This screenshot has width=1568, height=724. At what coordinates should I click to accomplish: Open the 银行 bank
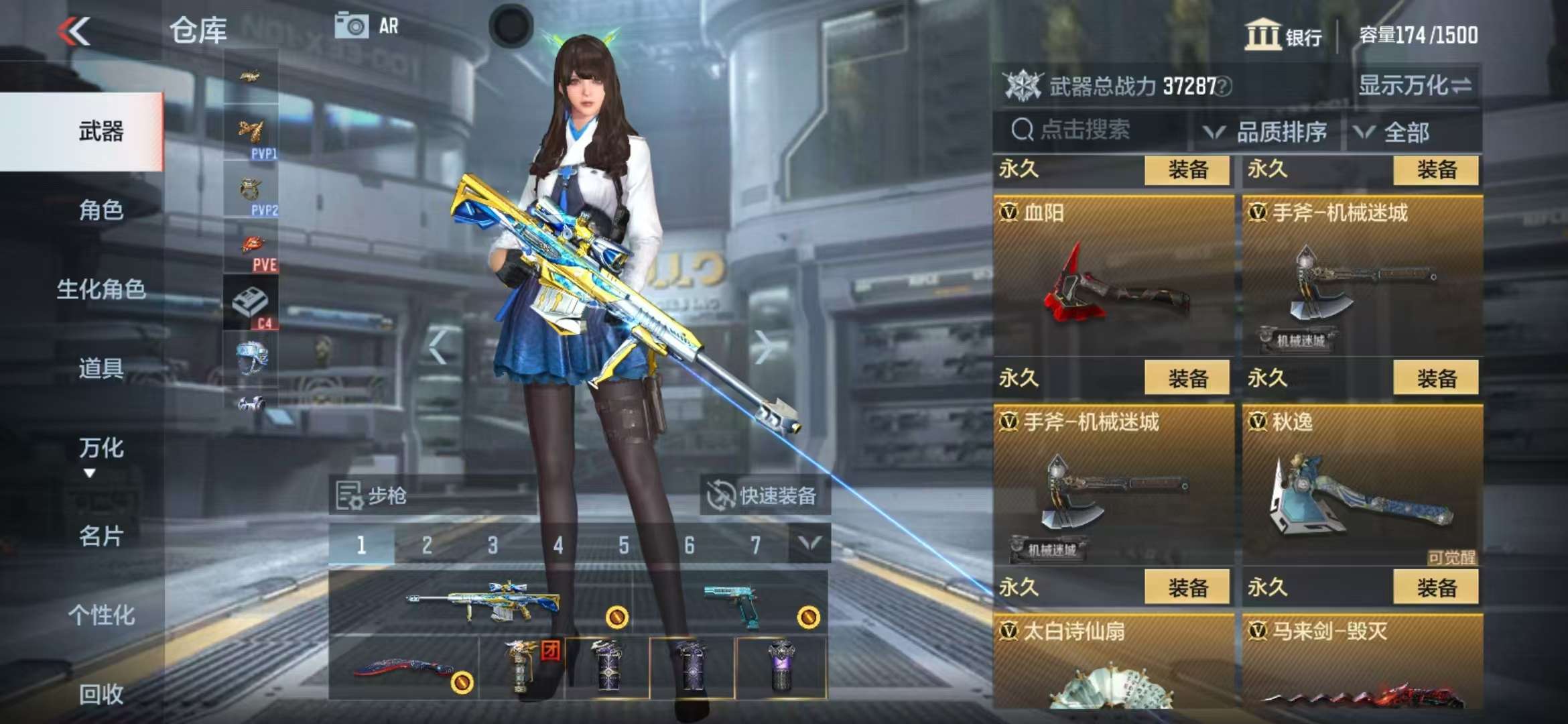point(1283,35)
